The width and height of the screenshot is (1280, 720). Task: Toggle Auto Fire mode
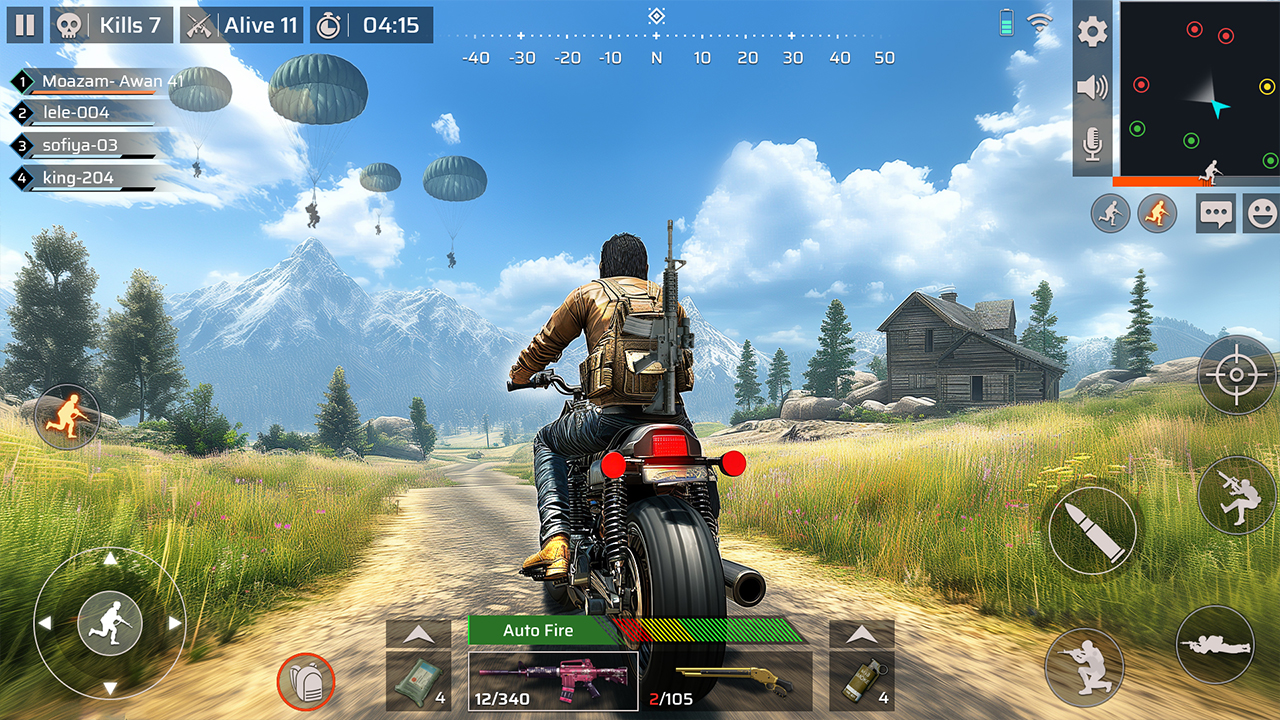click(x=541, y=630)
